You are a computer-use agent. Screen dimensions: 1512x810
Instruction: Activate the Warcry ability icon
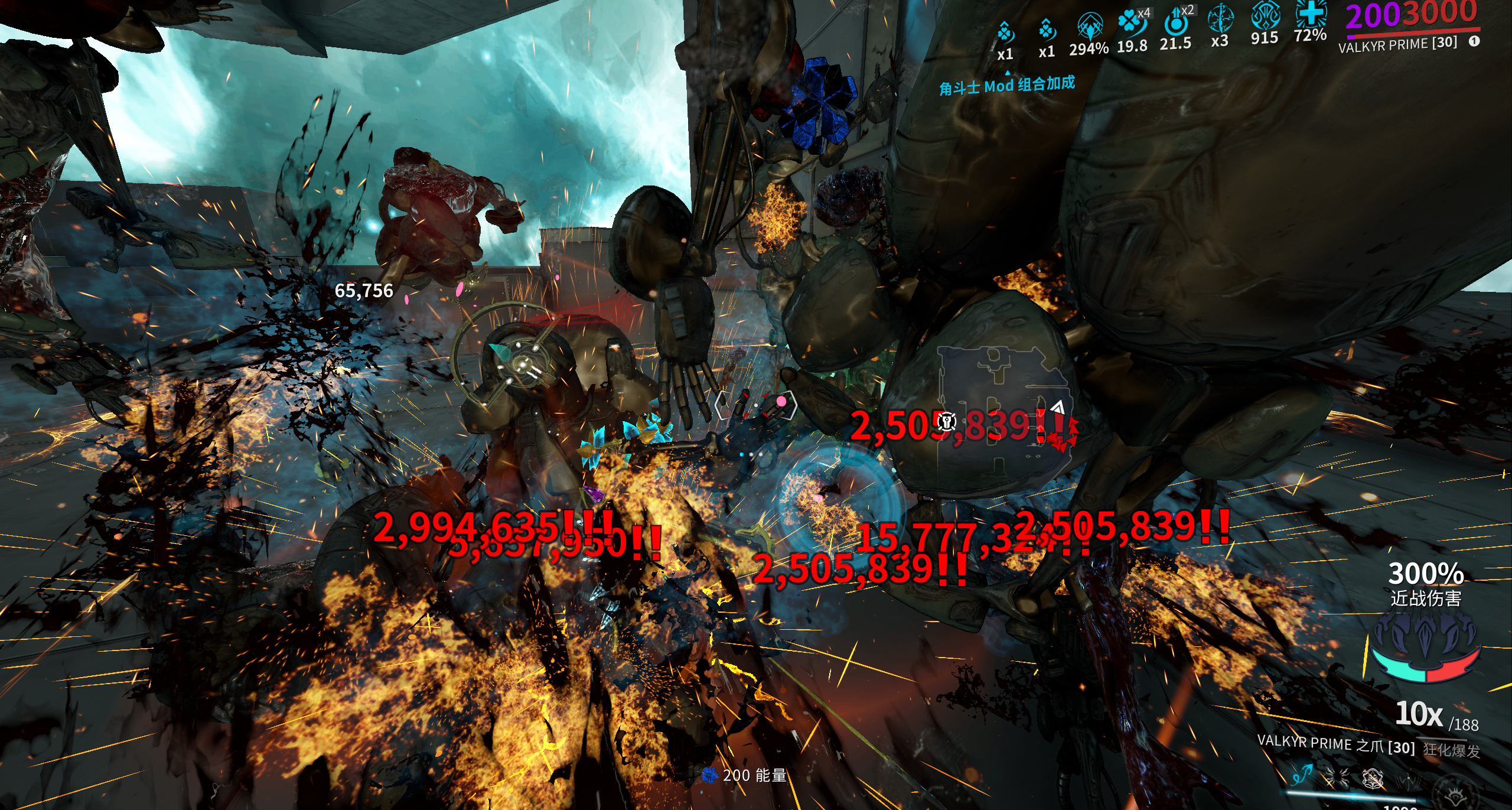[1337, 778]
